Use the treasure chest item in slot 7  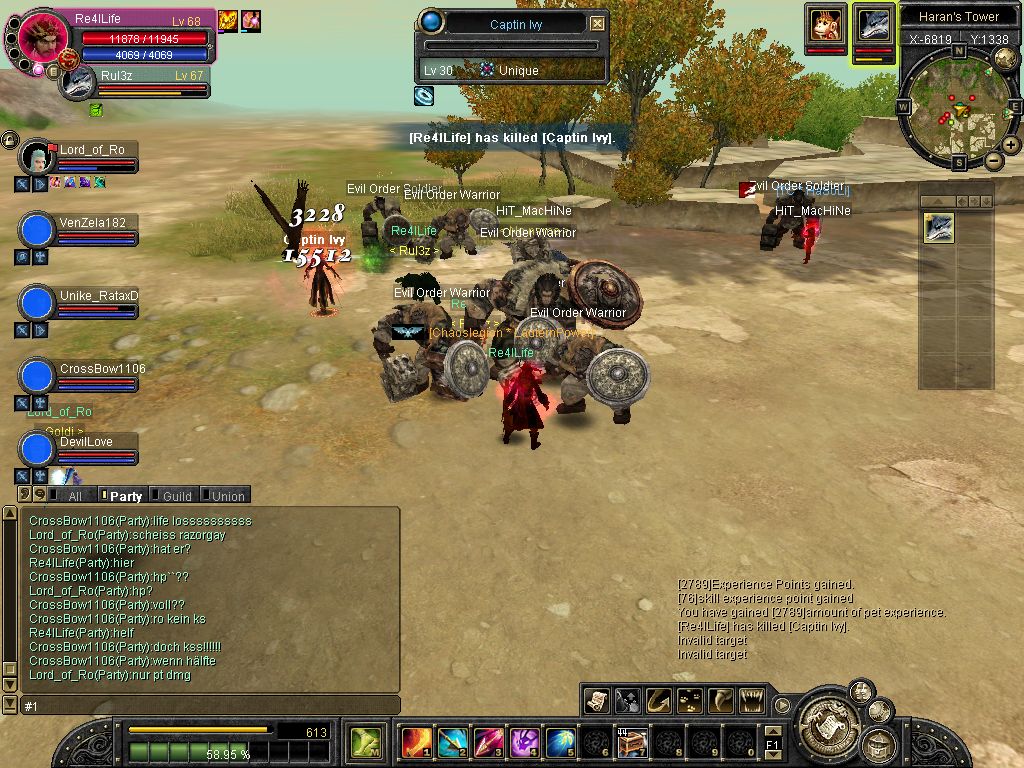[632, 743]
